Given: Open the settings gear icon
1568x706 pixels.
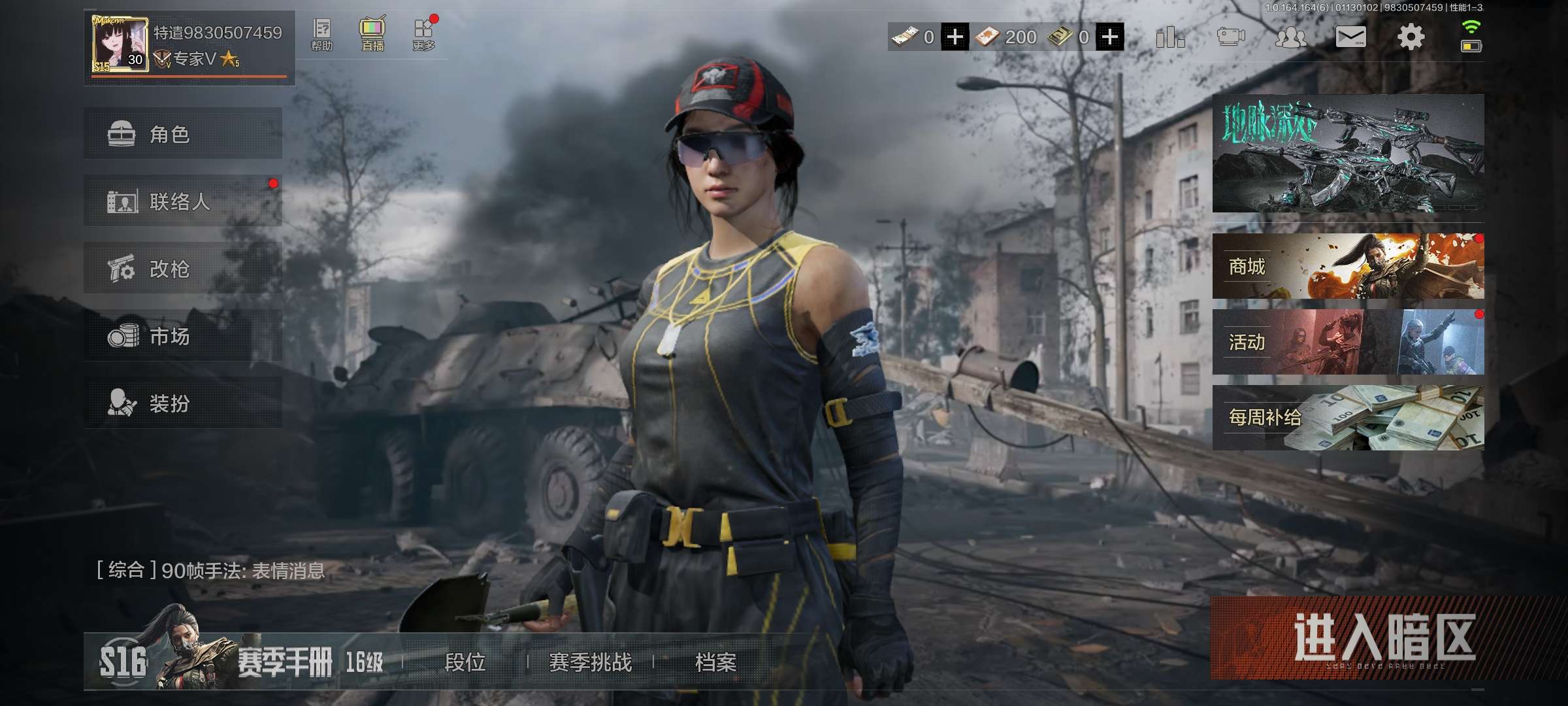Looking at the screenshot, I should 1410,37.
